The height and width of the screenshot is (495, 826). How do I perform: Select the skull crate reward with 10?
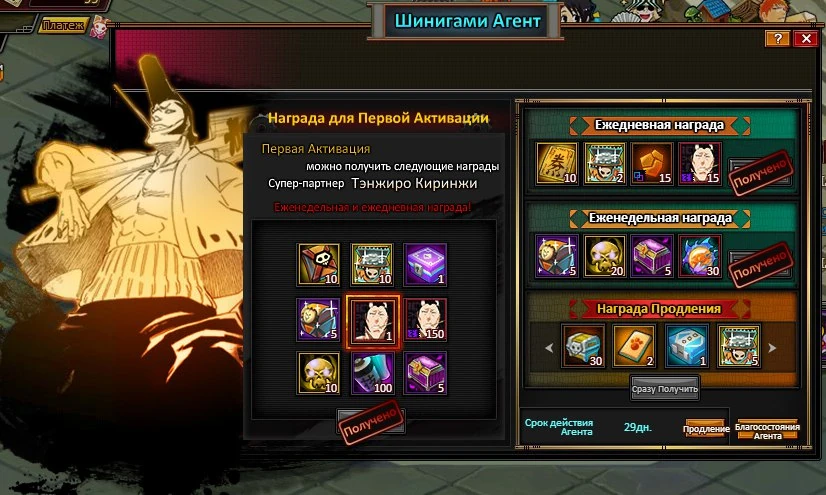(x=317, y=264)
